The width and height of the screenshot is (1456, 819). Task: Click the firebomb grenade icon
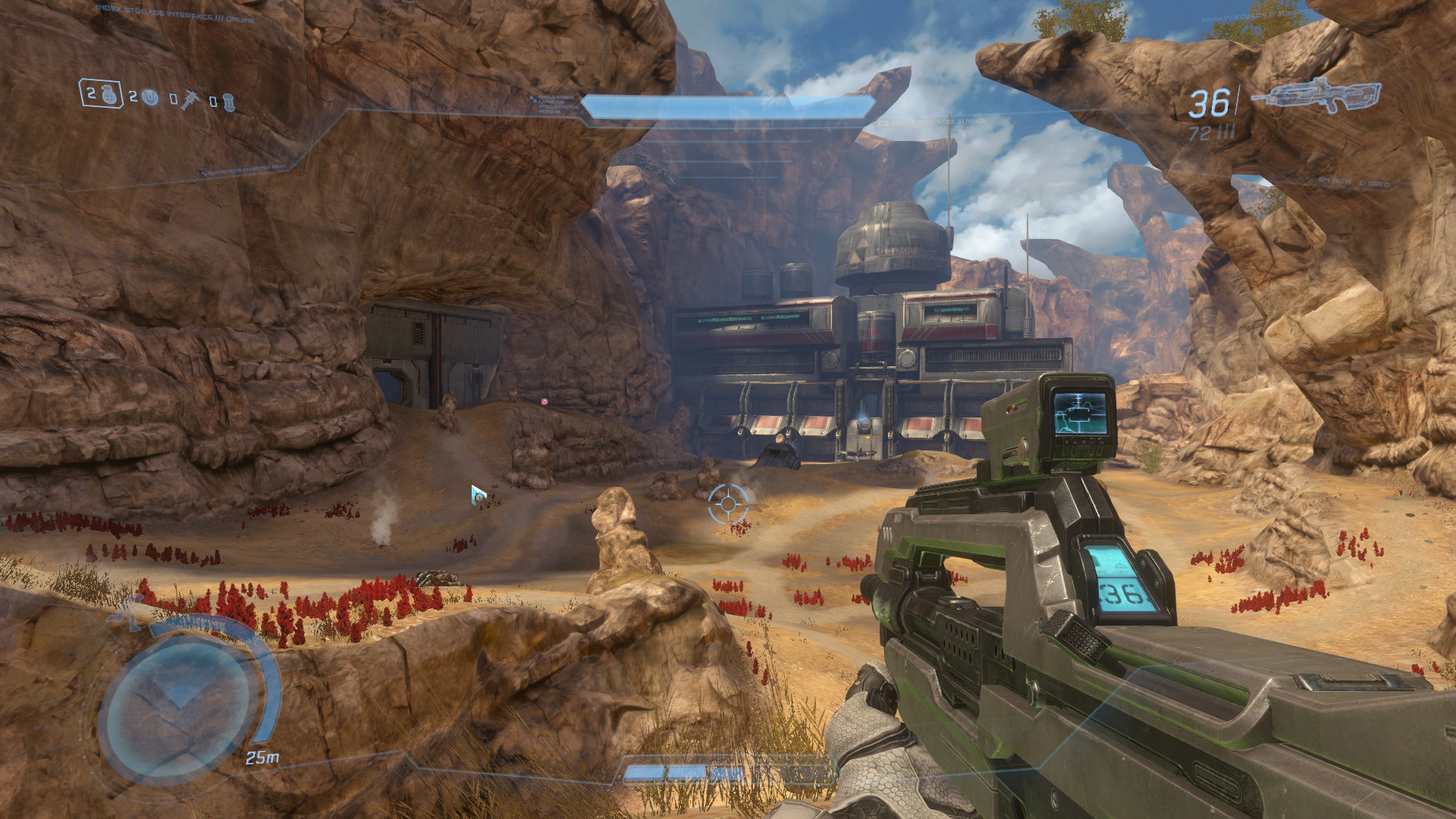pyautogui.click(x=230, y=101)
